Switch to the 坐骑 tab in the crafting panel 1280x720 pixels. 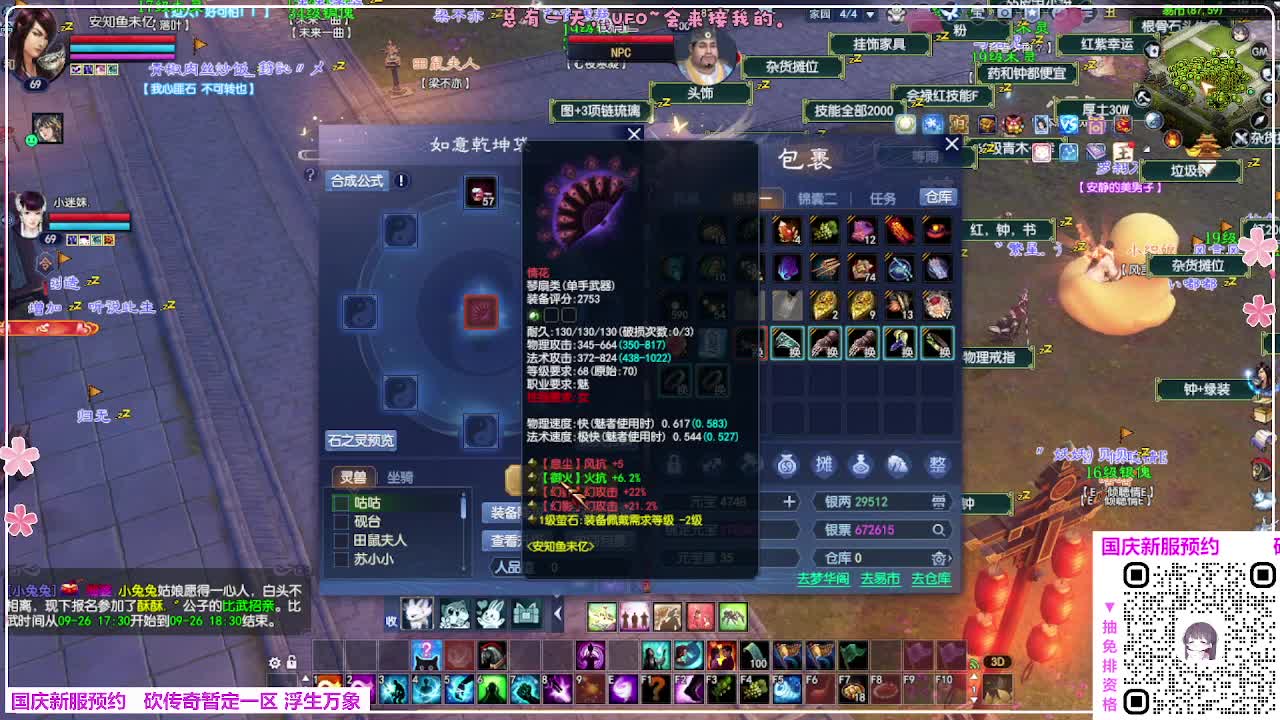tap(401, 477)
